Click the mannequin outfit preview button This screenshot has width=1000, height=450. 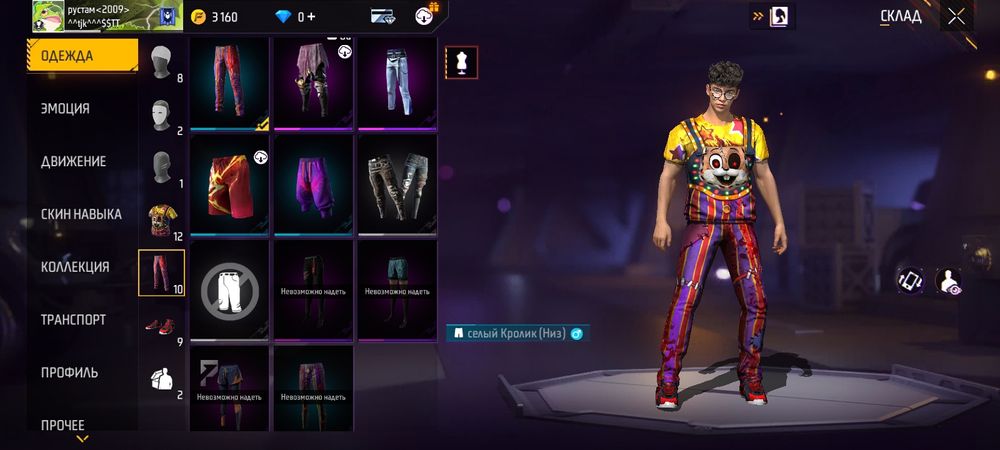click(461, 62)
